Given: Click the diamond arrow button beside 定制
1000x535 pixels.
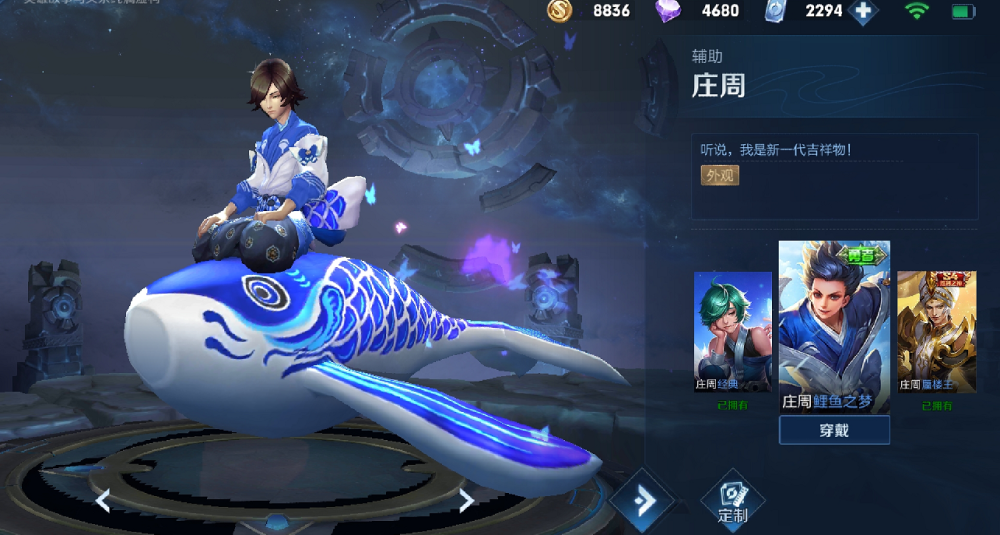Looking at the screenshot, I should [x=642, y=499].
